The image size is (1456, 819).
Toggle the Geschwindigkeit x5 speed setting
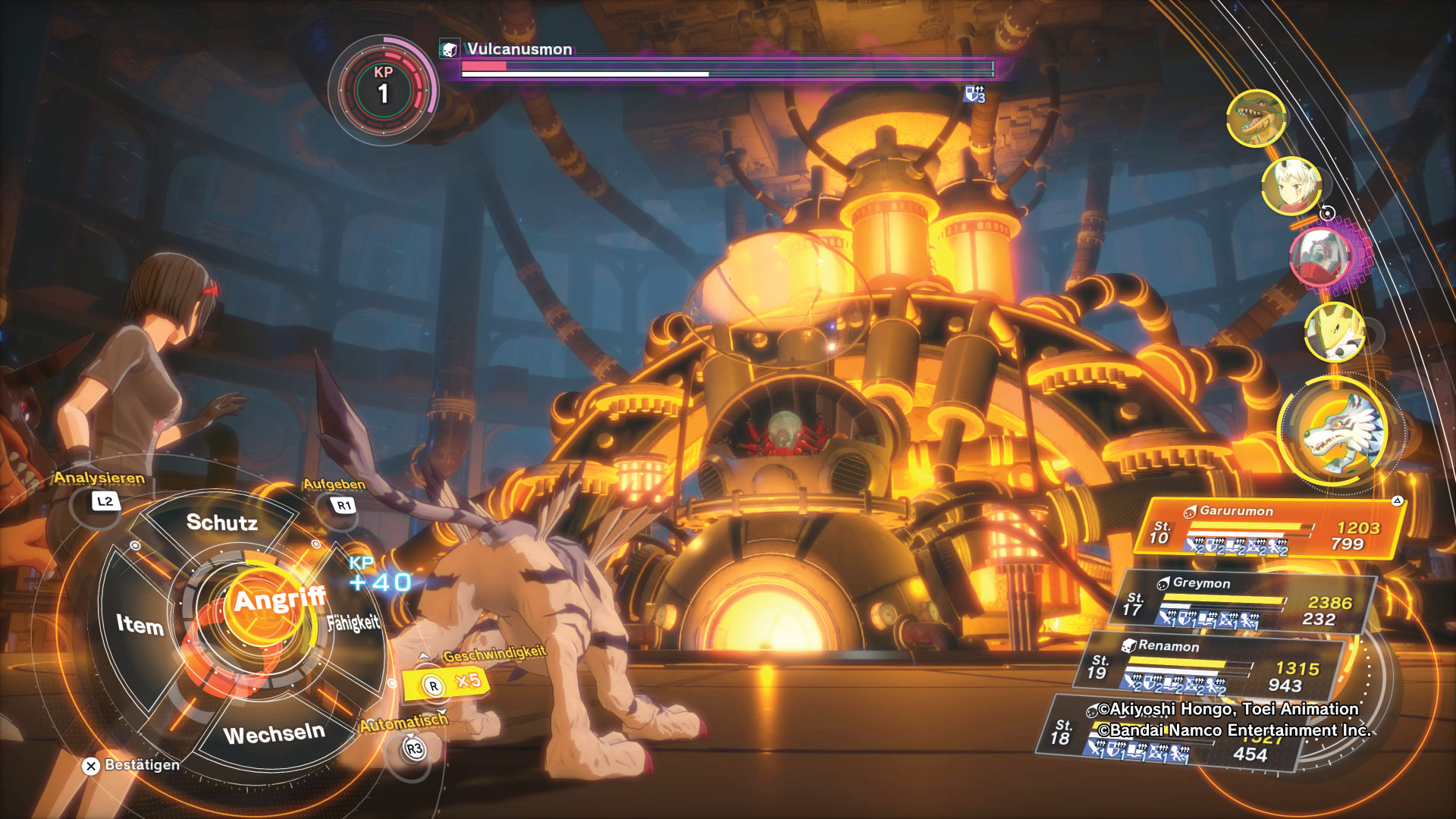pyautogui.click(x=447, y=683)
